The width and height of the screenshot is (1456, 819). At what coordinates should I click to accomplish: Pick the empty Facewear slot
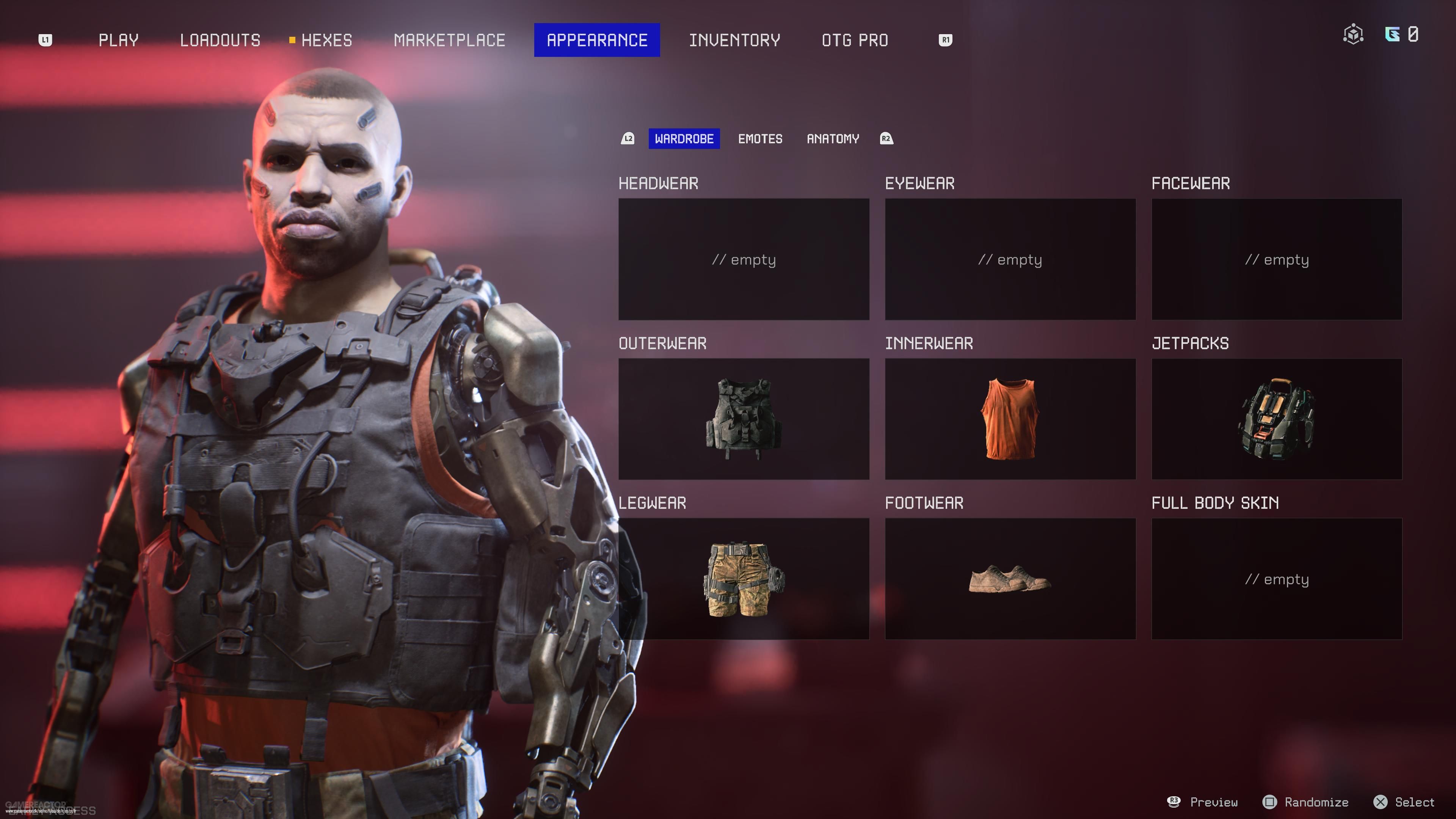(x=1276, y=259)
